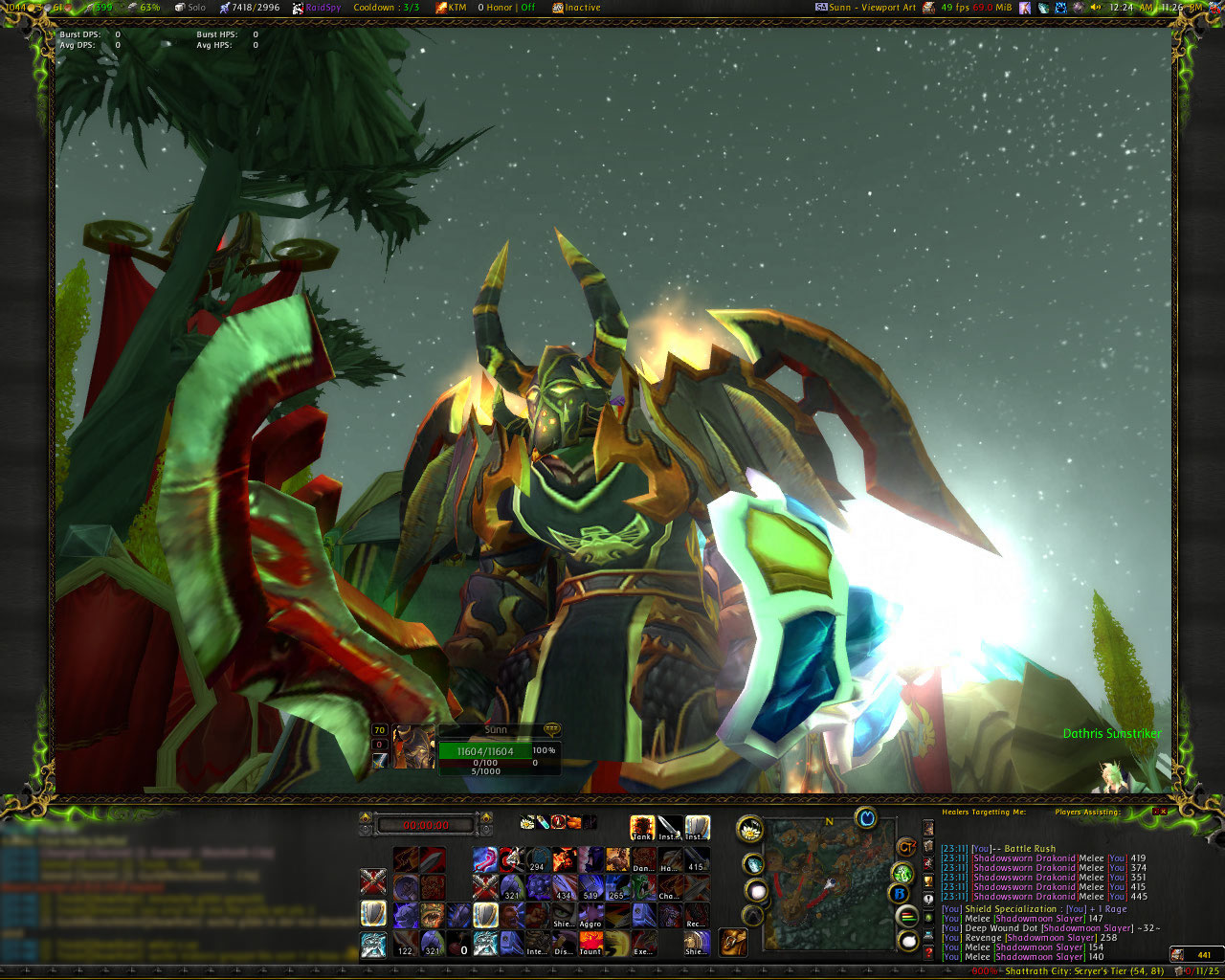Click the Solo group status entry

pos(189,8)
